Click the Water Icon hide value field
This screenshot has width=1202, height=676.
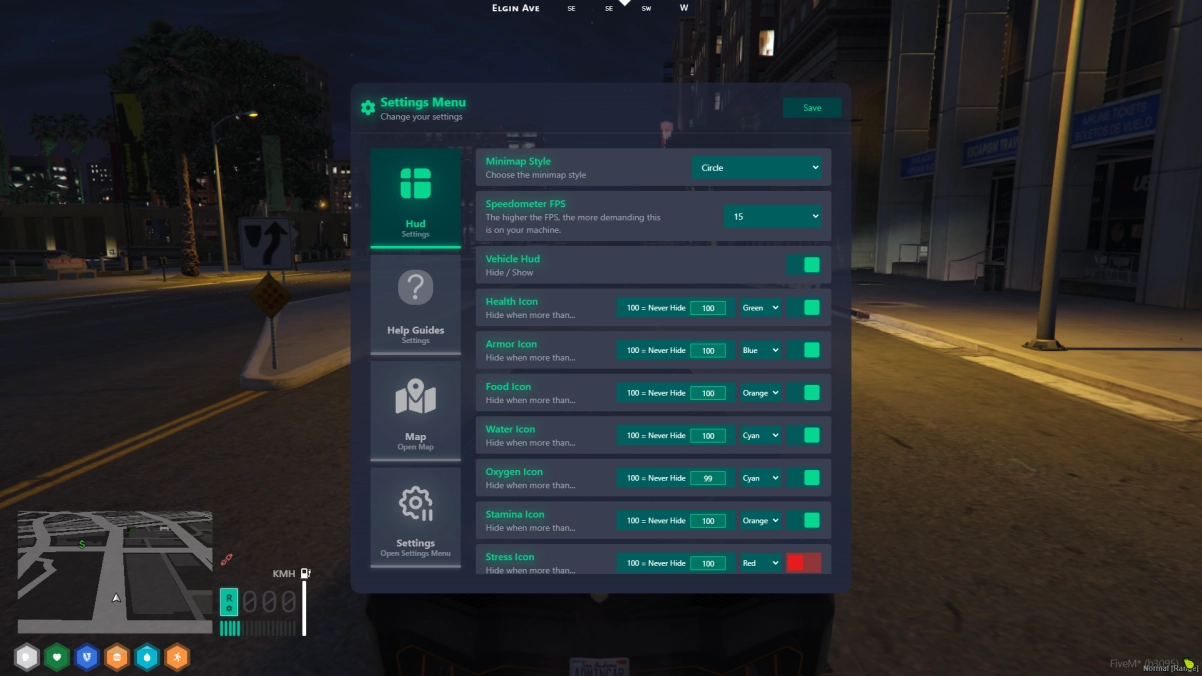(708, 436)
